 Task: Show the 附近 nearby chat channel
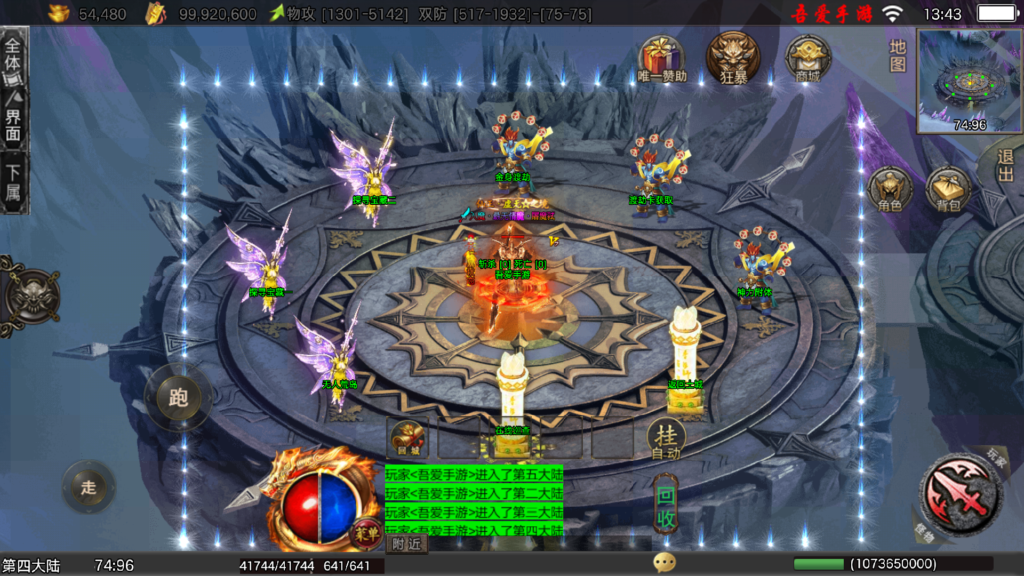406,544
